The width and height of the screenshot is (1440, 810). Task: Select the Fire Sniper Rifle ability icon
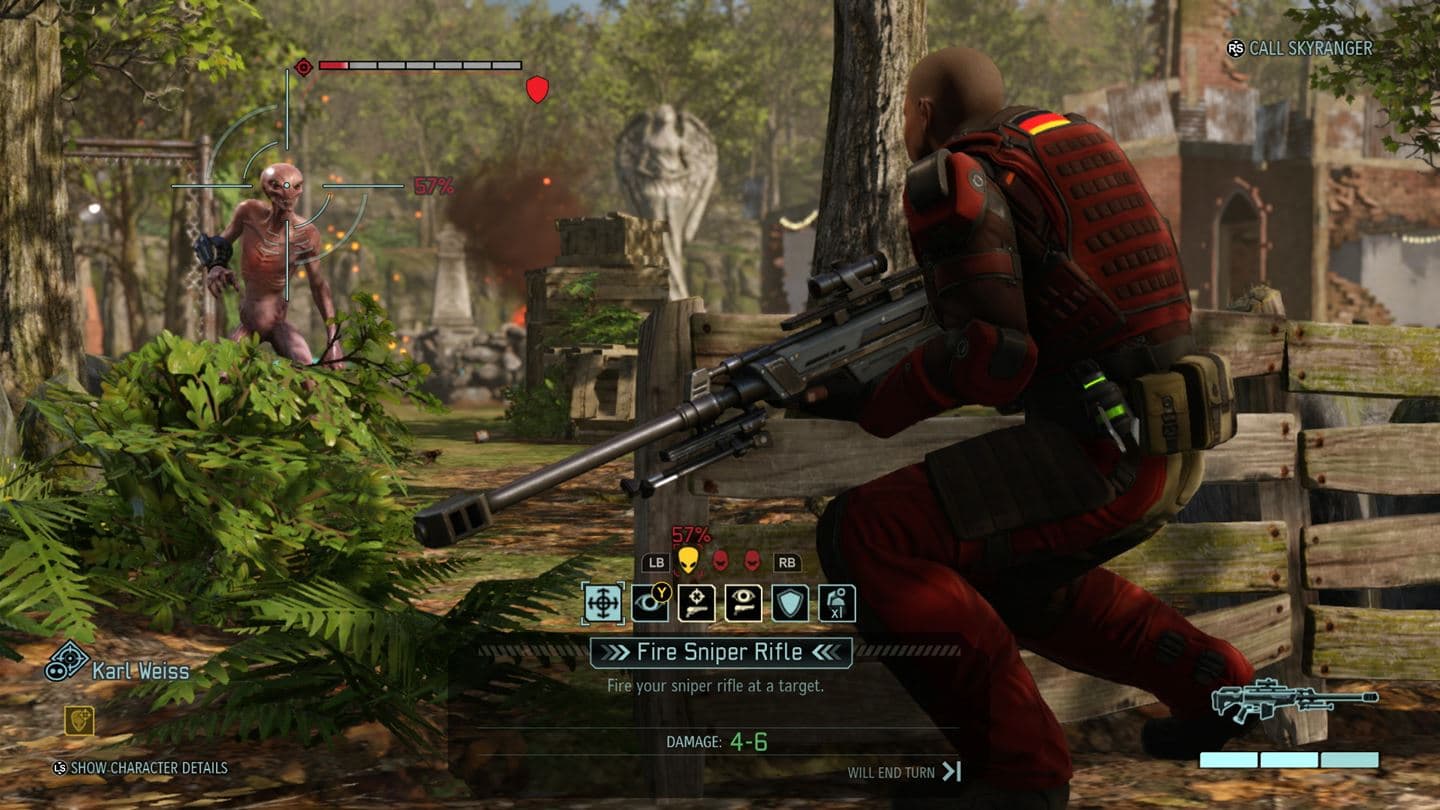[x=603, y=602]
